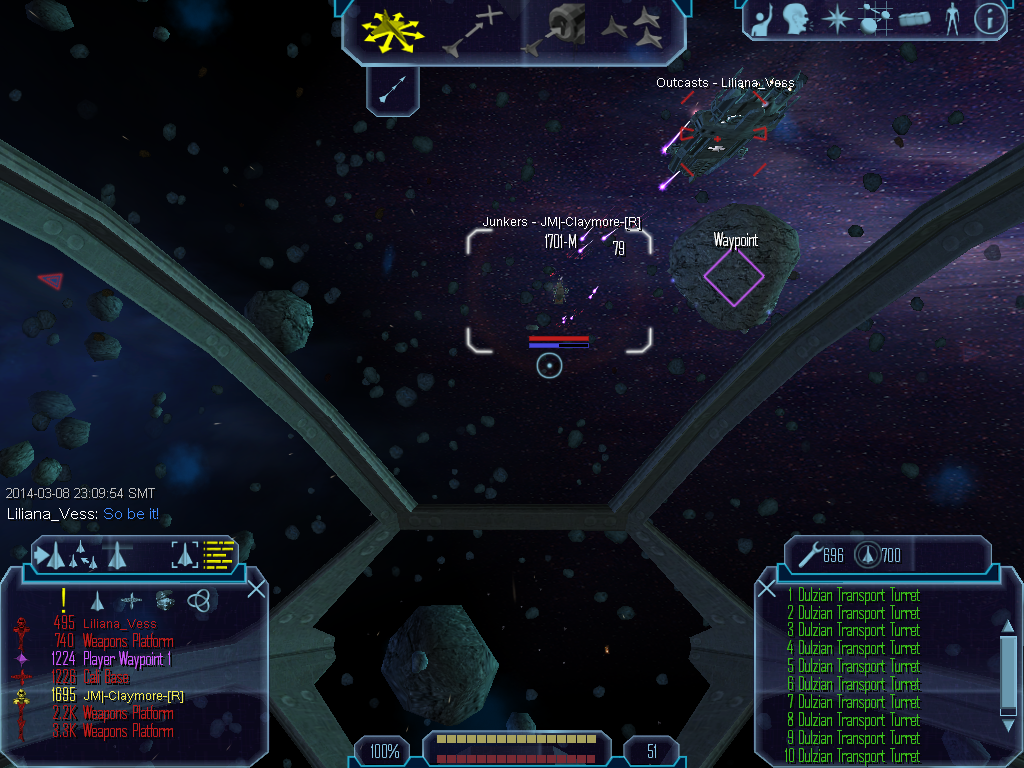This screenshot has width=1024, height=768.
Task: Close the contact list panel
Action: (256, 588)
